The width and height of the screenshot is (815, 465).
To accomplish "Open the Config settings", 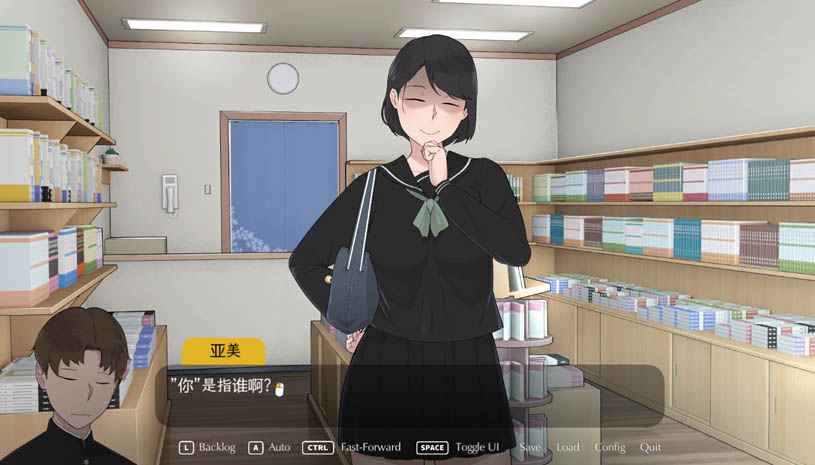I will click(x=610, y=447).
